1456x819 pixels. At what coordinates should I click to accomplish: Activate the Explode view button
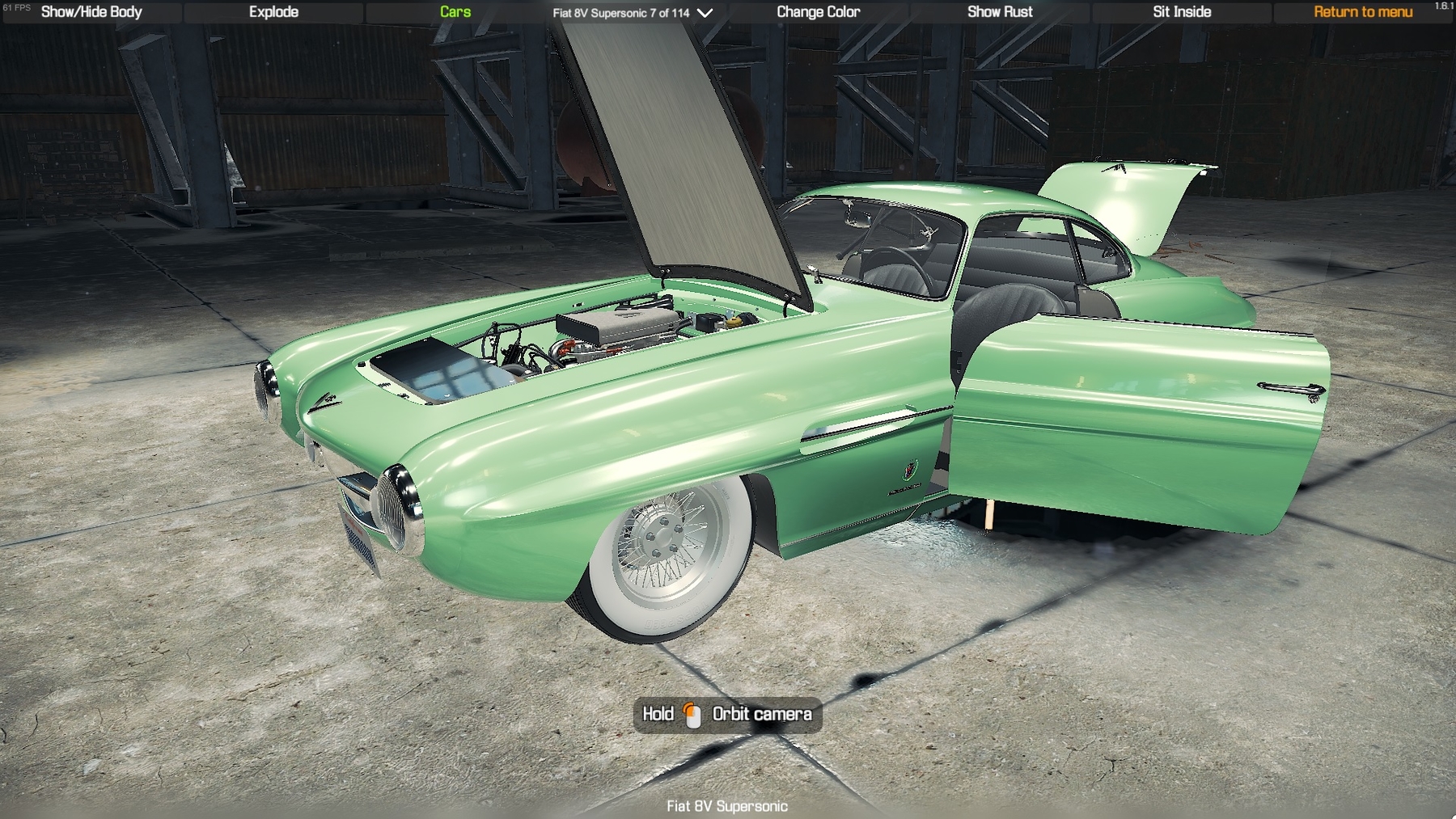click(x=273, y=12)
